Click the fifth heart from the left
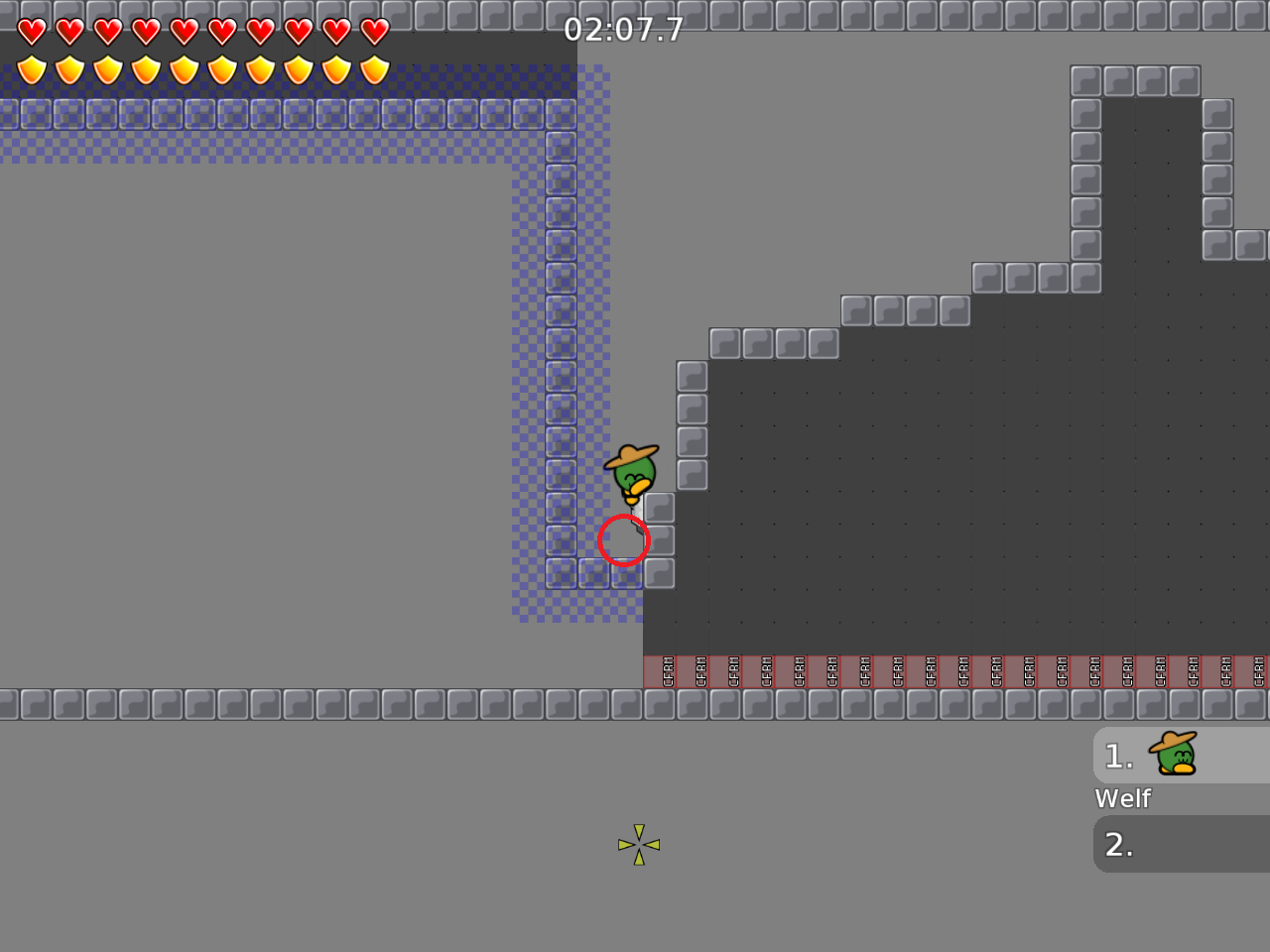The height and width of the screenshot is (952, 1270). 183,31
